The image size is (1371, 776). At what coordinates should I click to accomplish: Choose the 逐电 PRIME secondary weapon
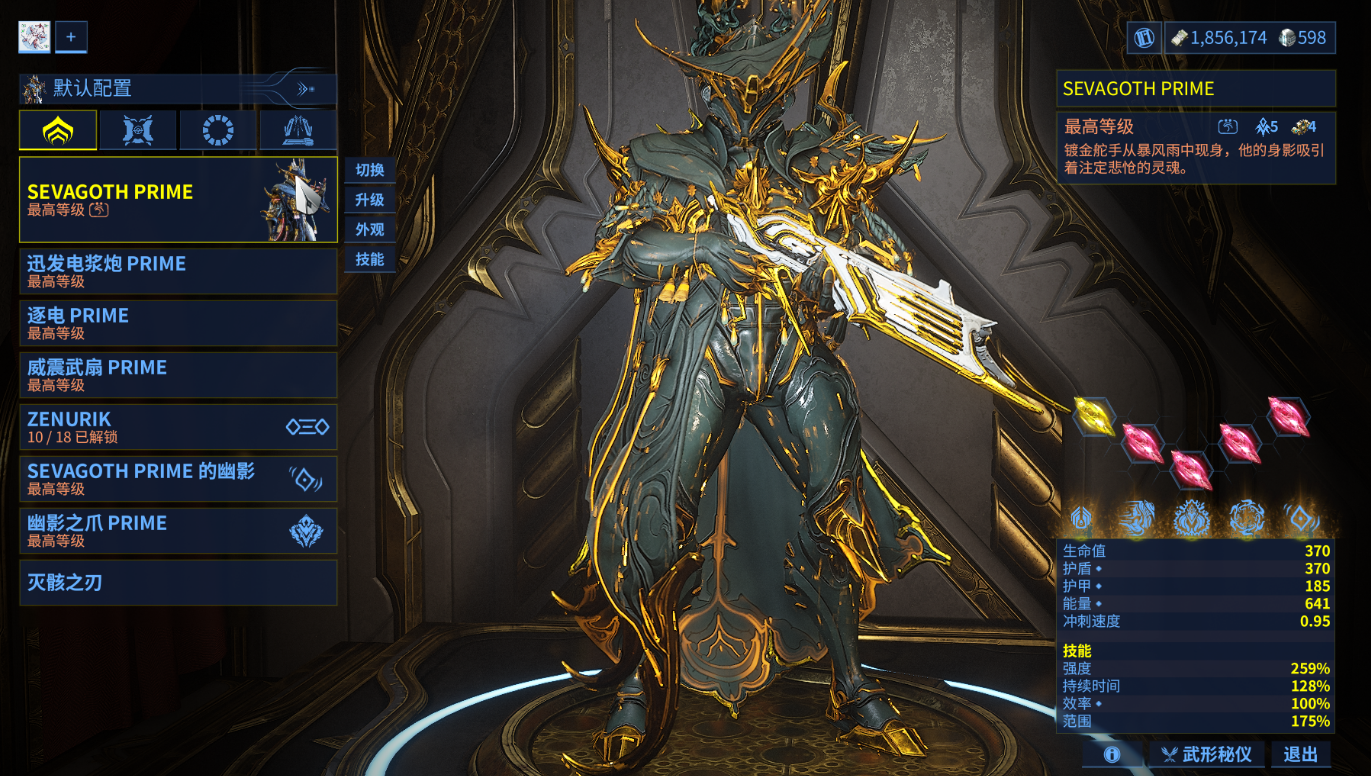pyautogui.click(x=178, y=323)
